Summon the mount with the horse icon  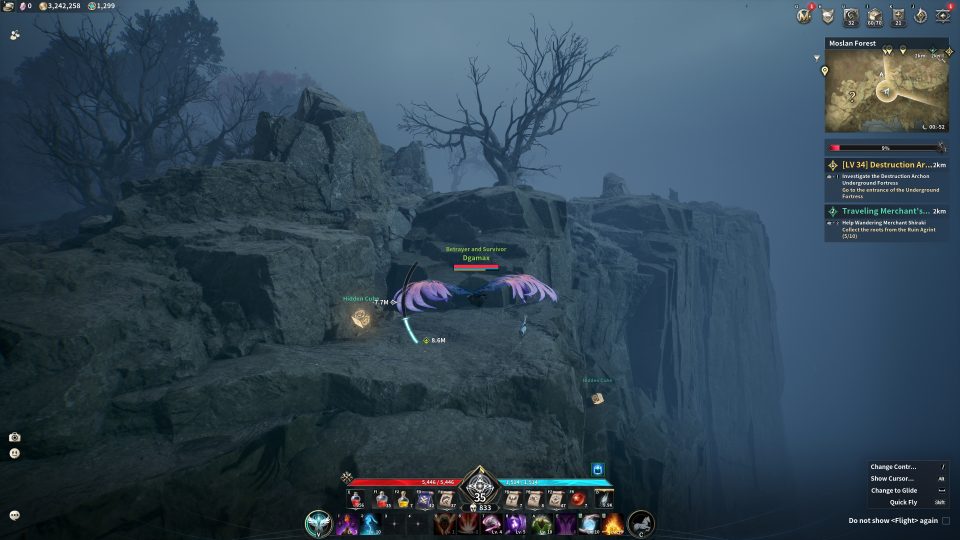640,523
